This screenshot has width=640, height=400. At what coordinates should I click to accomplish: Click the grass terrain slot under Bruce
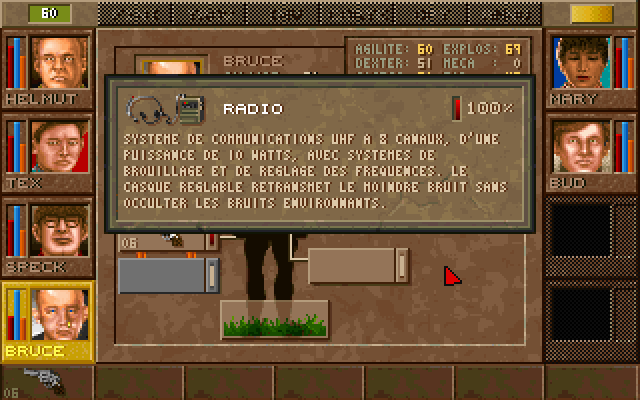point(274,320)
